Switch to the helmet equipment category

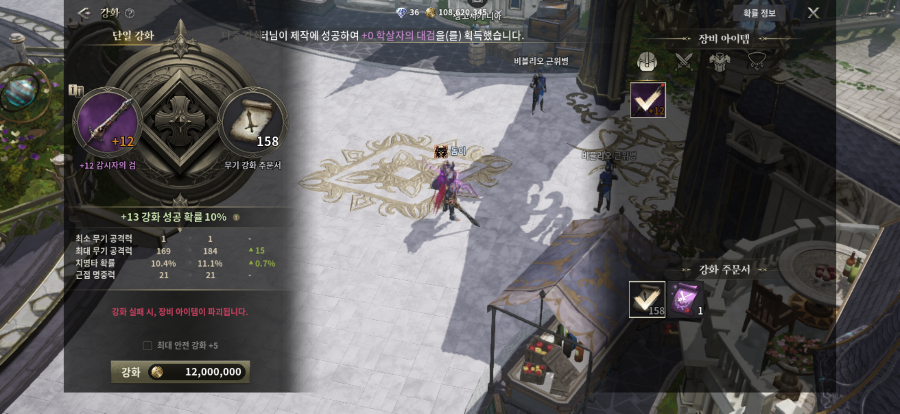point(648,60)
